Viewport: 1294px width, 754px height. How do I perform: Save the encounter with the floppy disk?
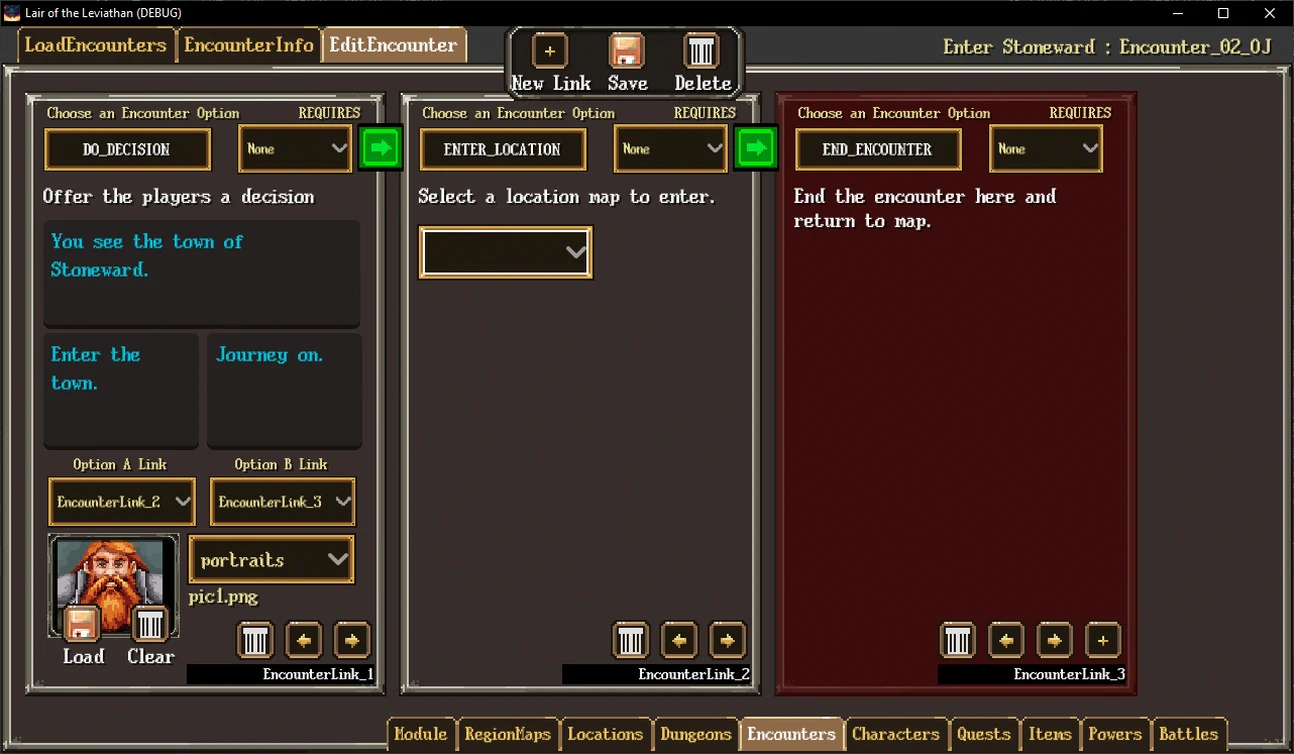coord(627,51)
